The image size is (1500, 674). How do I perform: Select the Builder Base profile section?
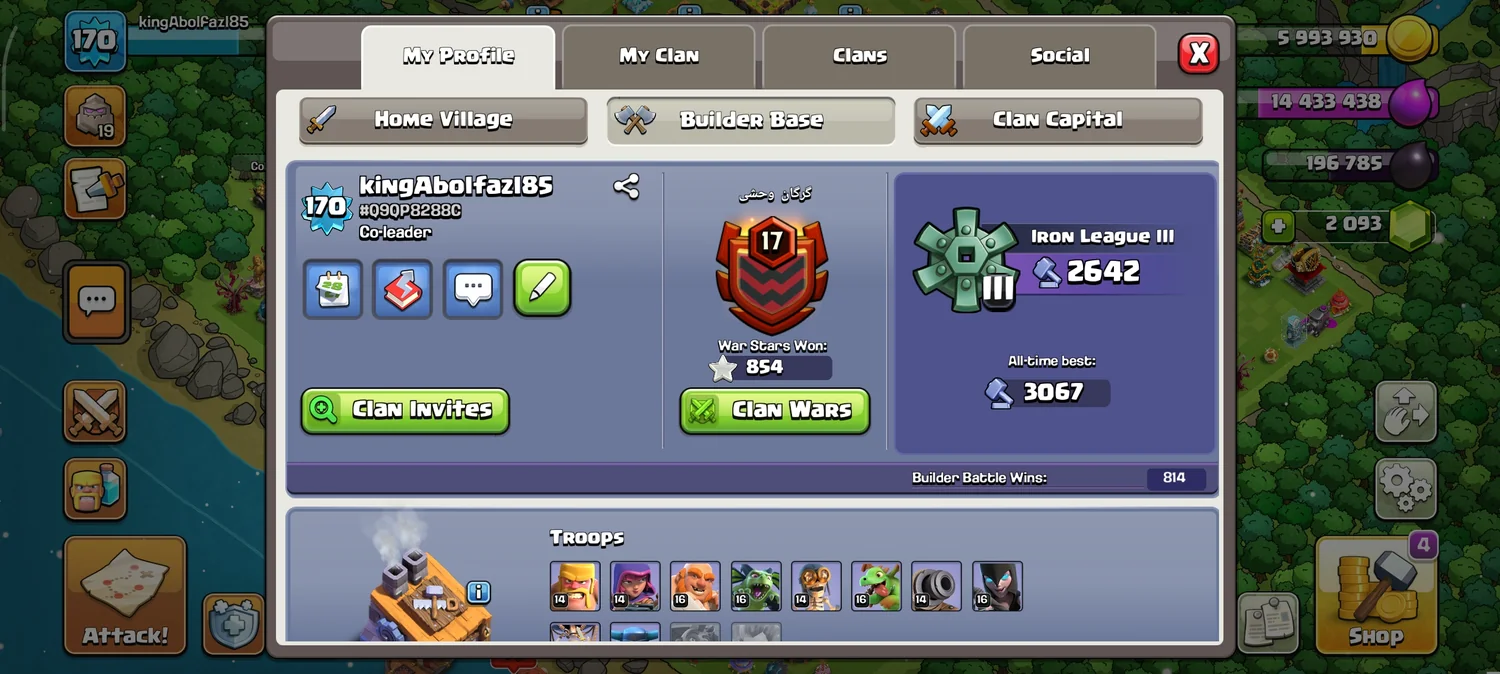(751, 120)
